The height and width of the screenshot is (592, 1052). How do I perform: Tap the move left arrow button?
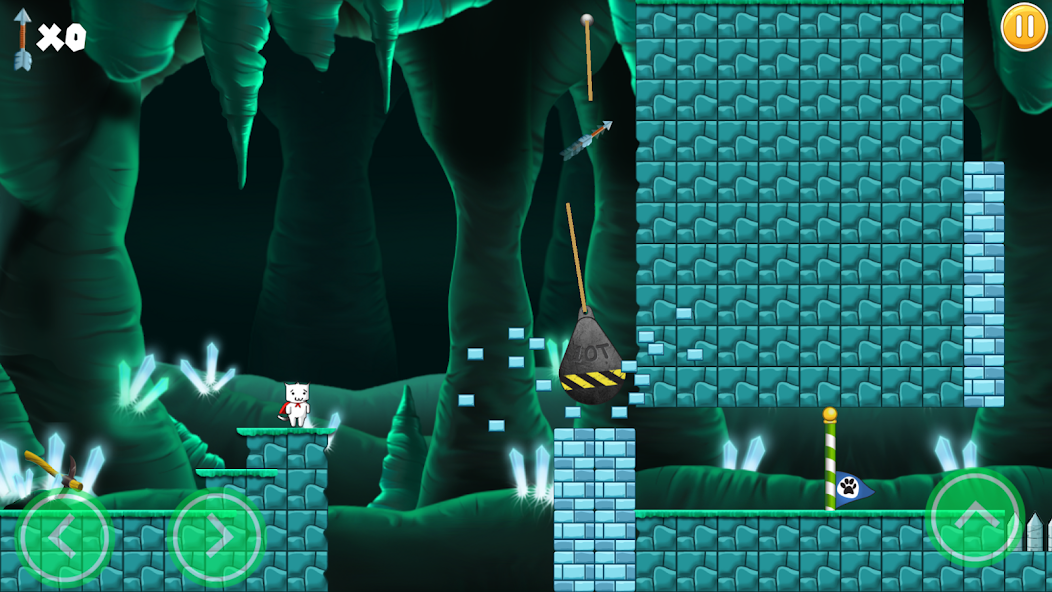(x=63, y=537)
